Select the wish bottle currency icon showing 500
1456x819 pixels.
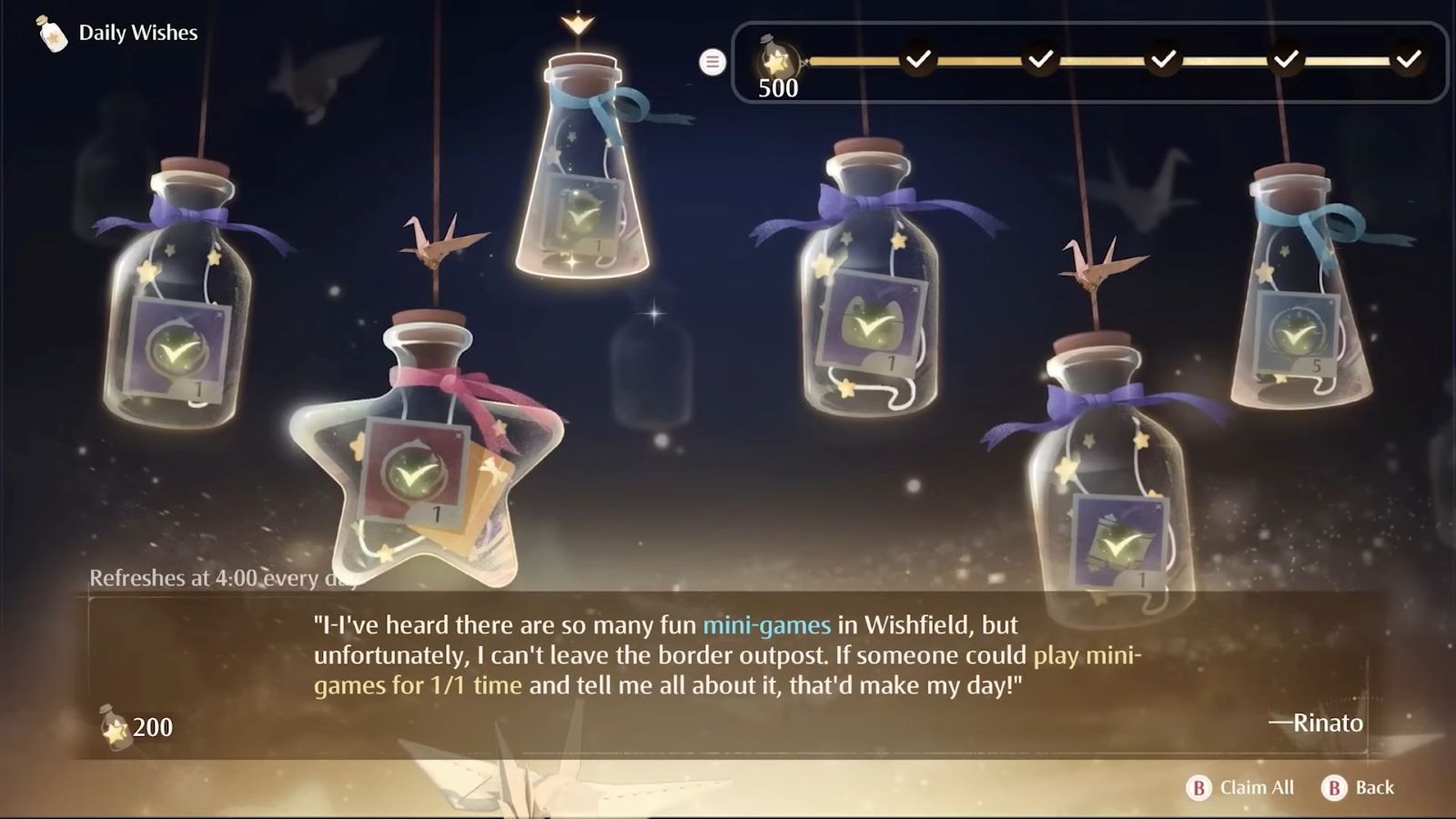coord(778,59)
